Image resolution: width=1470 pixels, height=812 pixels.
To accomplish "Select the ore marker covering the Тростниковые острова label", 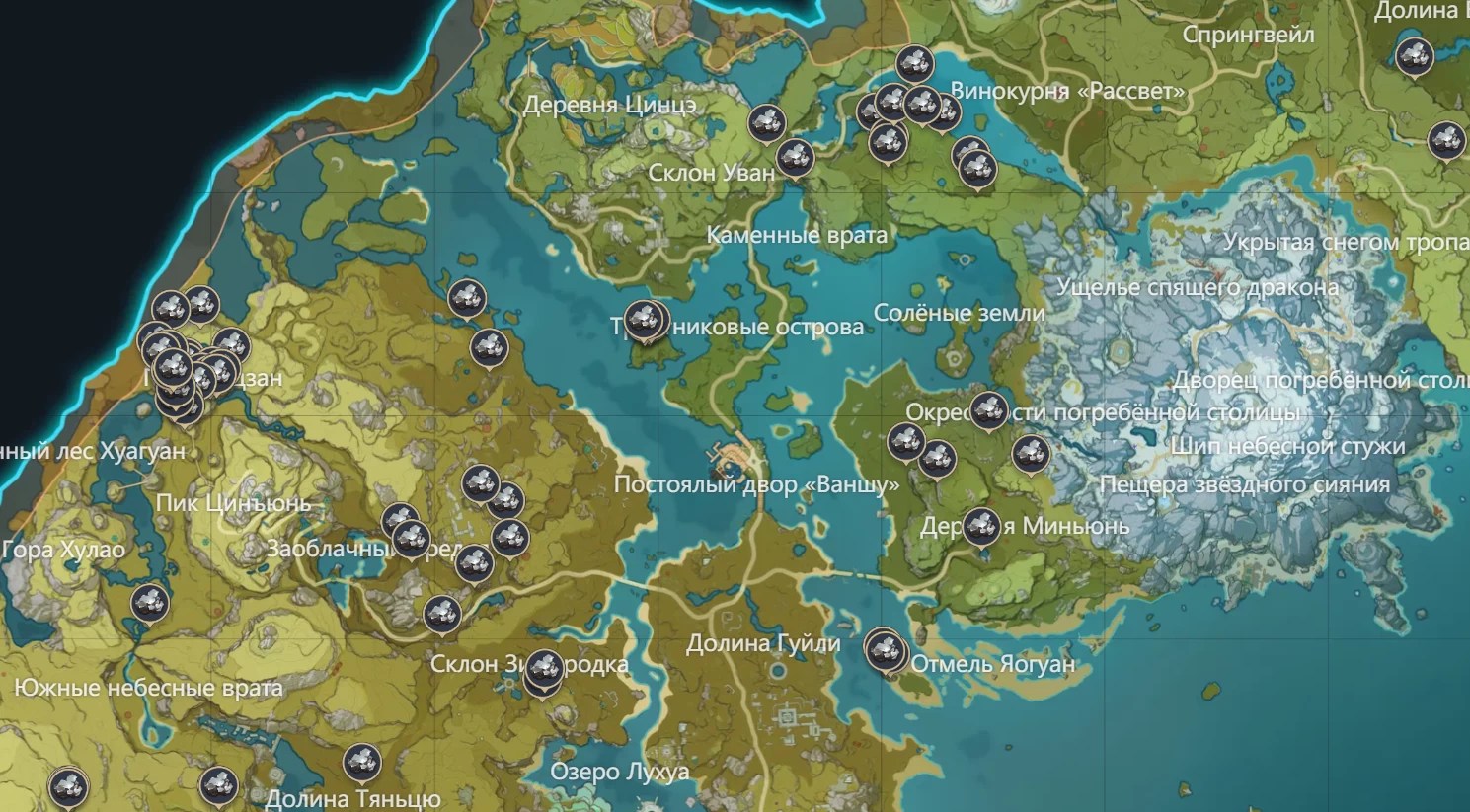I will click(x=646, y=320).
